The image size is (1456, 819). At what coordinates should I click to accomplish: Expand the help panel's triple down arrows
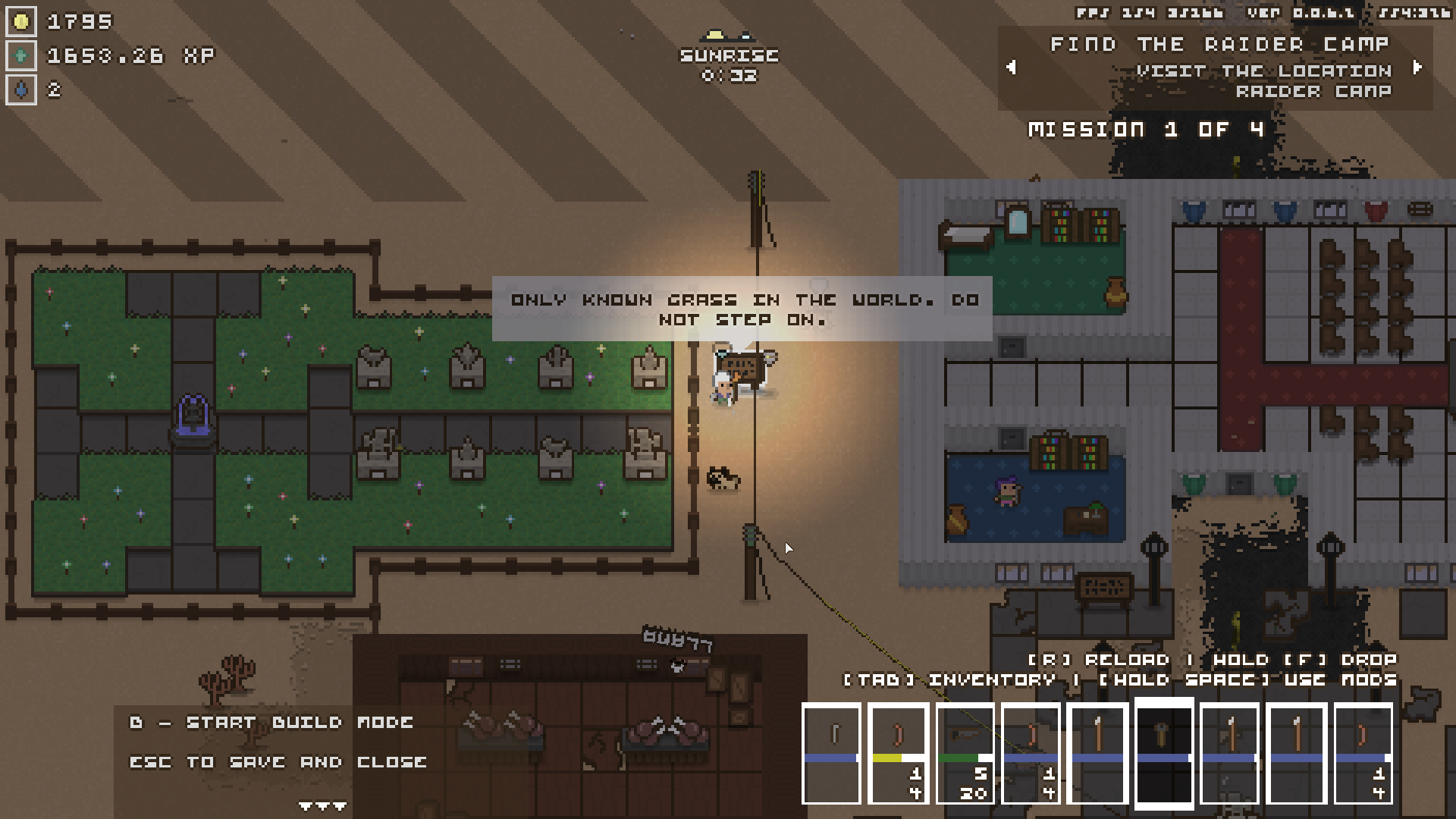(x=322, y=806)
